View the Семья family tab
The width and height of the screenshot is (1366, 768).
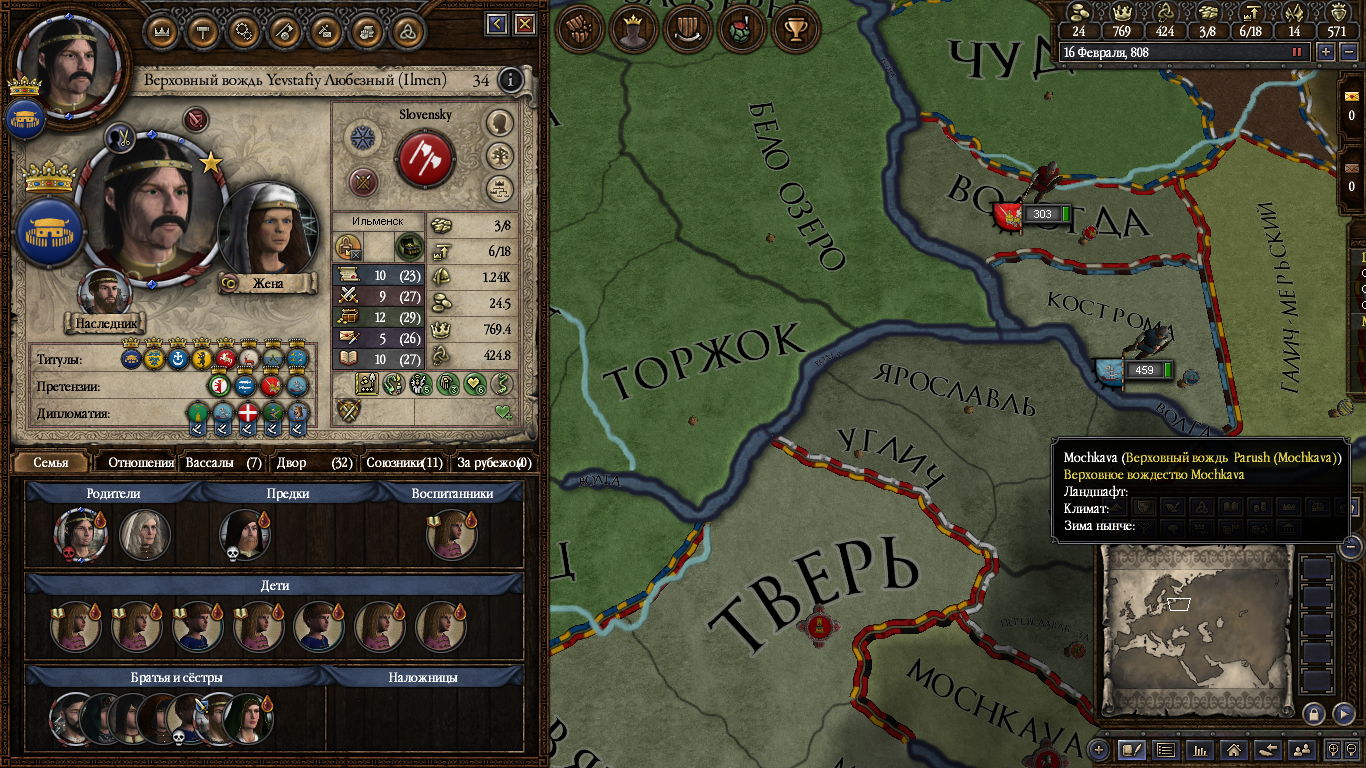(51, 463)
